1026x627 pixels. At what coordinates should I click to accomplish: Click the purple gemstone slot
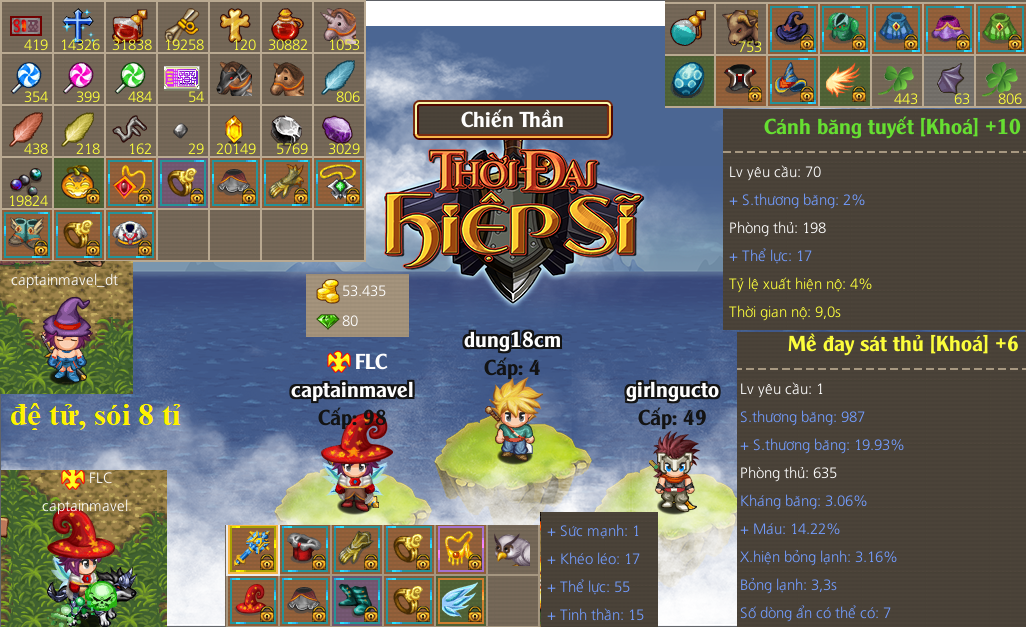click(338, 129)
